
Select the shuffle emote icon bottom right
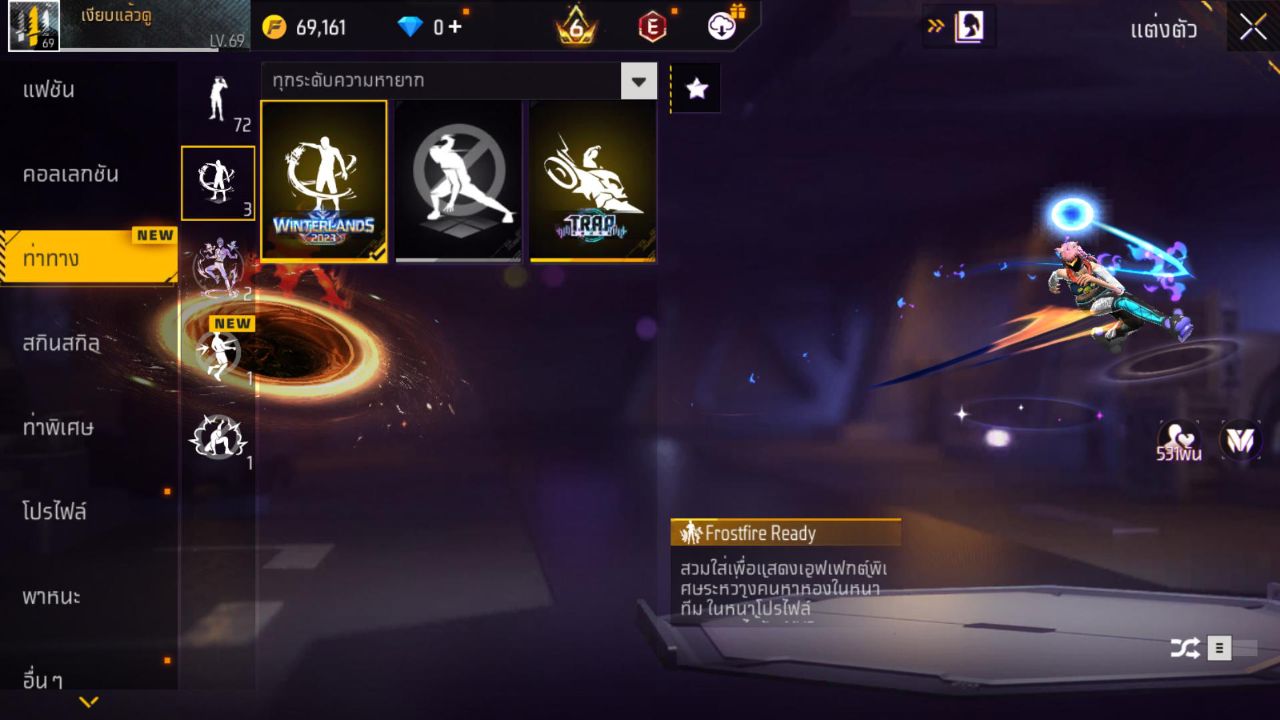pyautogui.click(x=1185, y=647)
